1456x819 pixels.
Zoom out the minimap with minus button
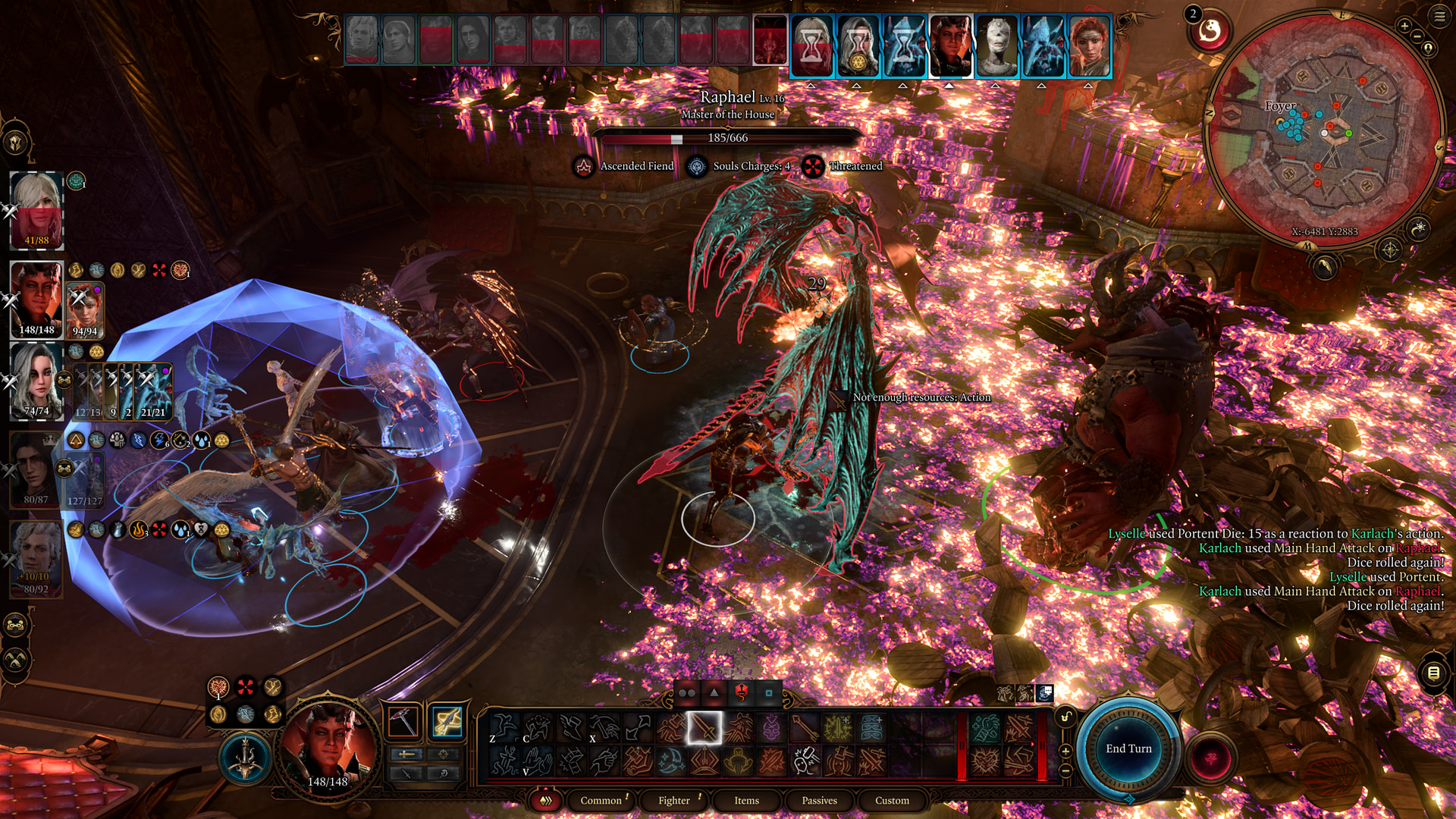point(1417,36)
